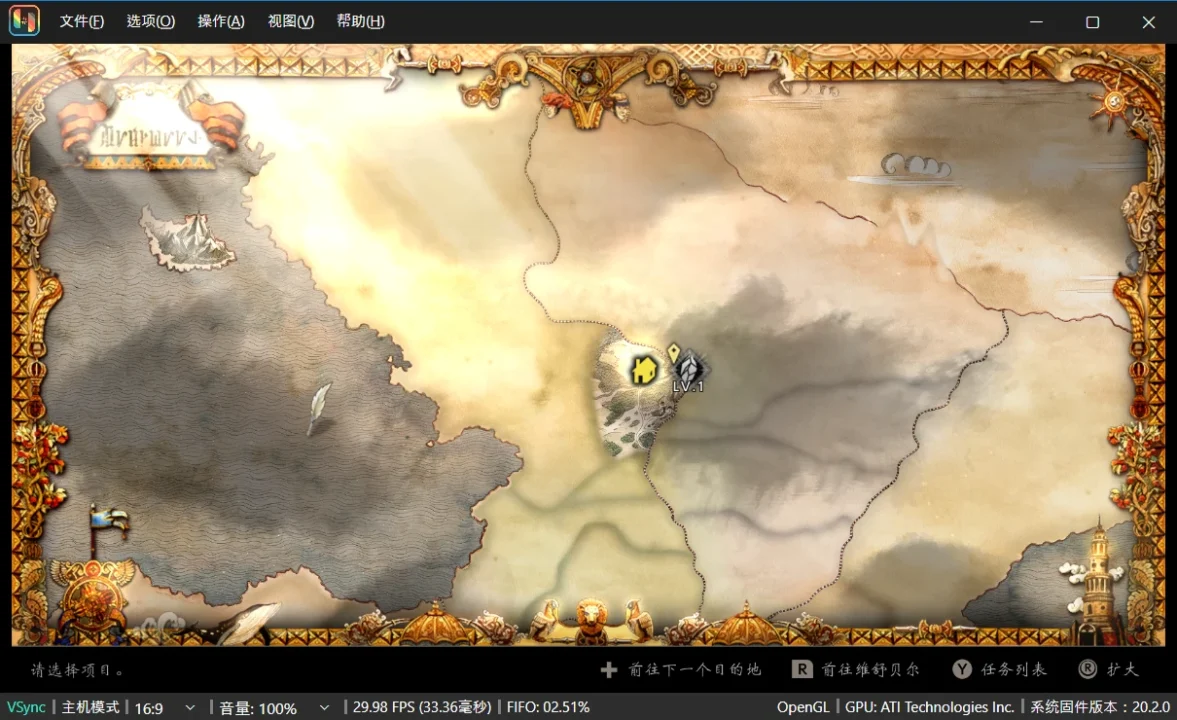Open the 文件 (File) menu
This screenshot has width=1177, height=720.
coord(81,21)
